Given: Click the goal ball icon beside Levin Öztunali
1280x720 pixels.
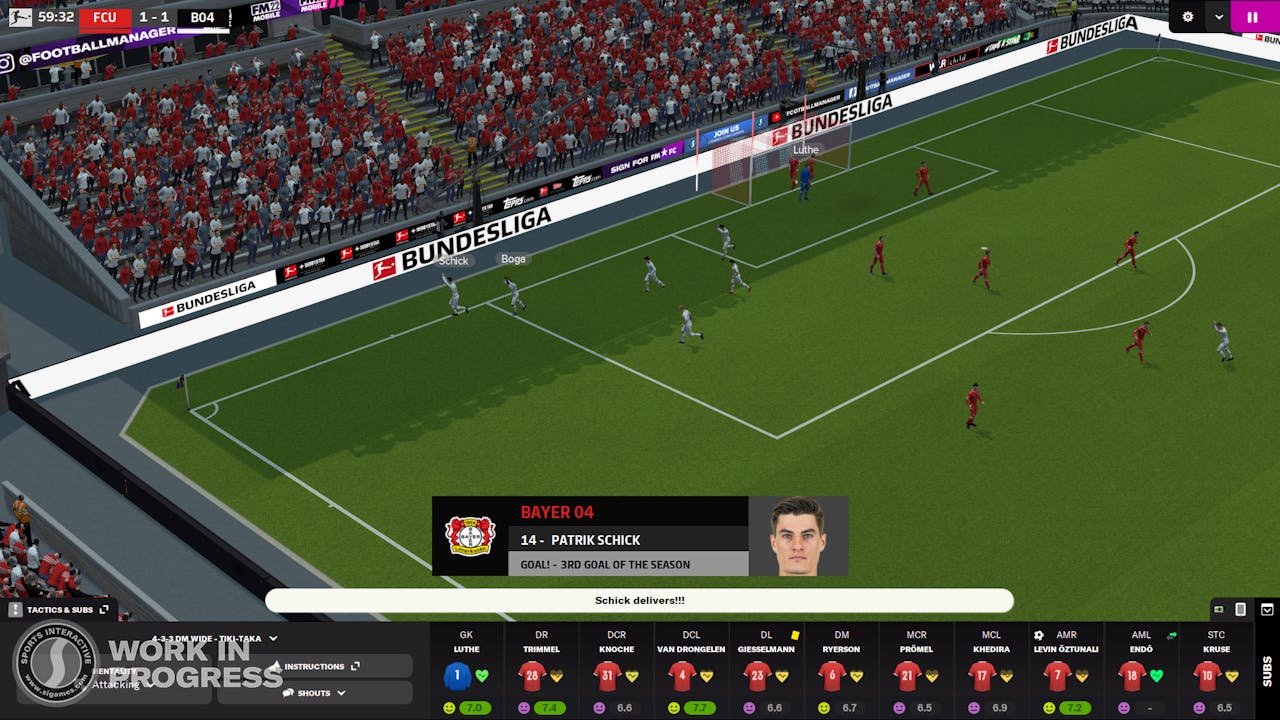Looking at the screenshot, I should click(1038, 634).
